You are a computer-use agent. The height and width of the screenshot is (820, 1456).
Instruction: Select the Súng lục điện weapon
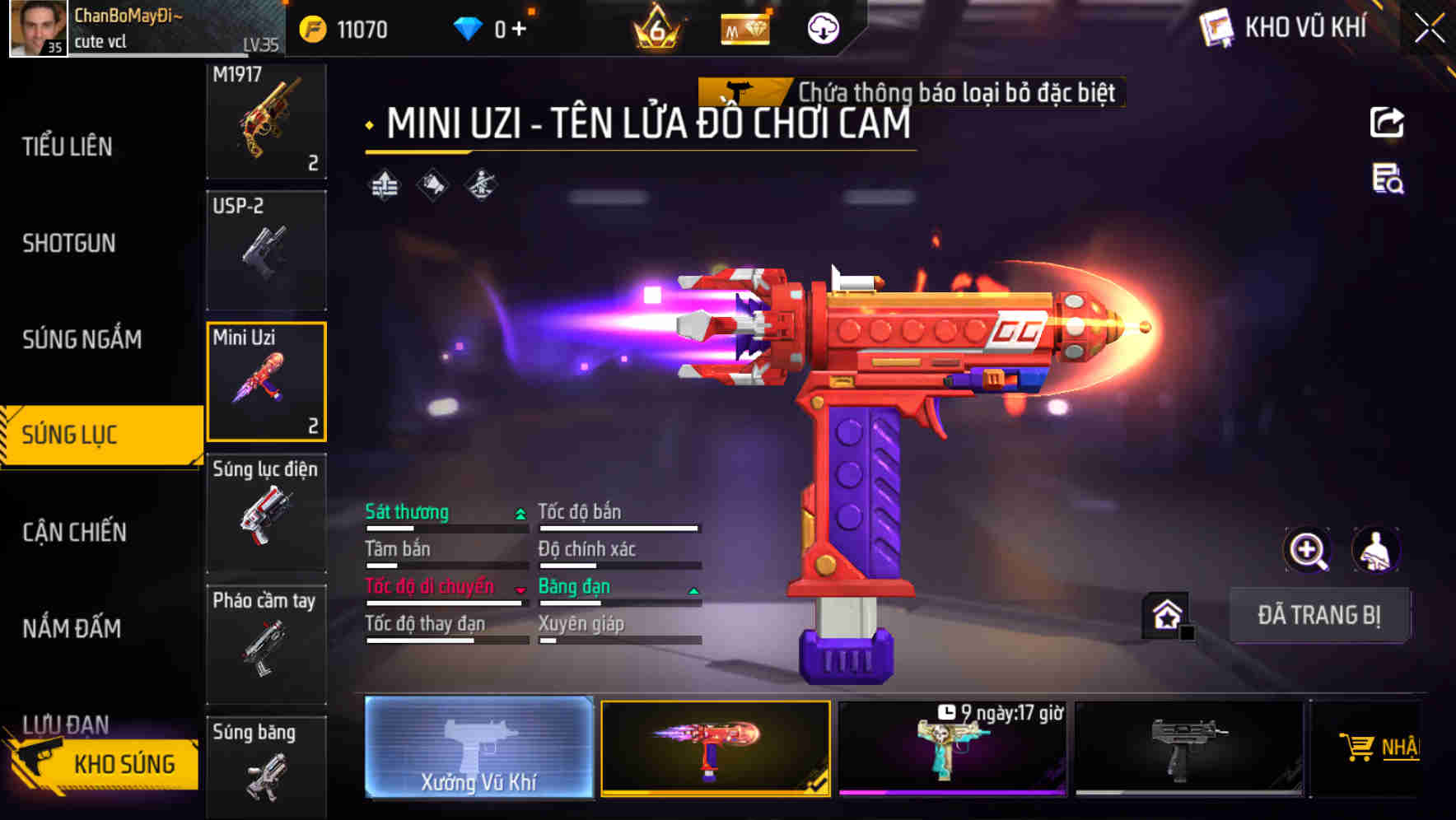point(266,513)
